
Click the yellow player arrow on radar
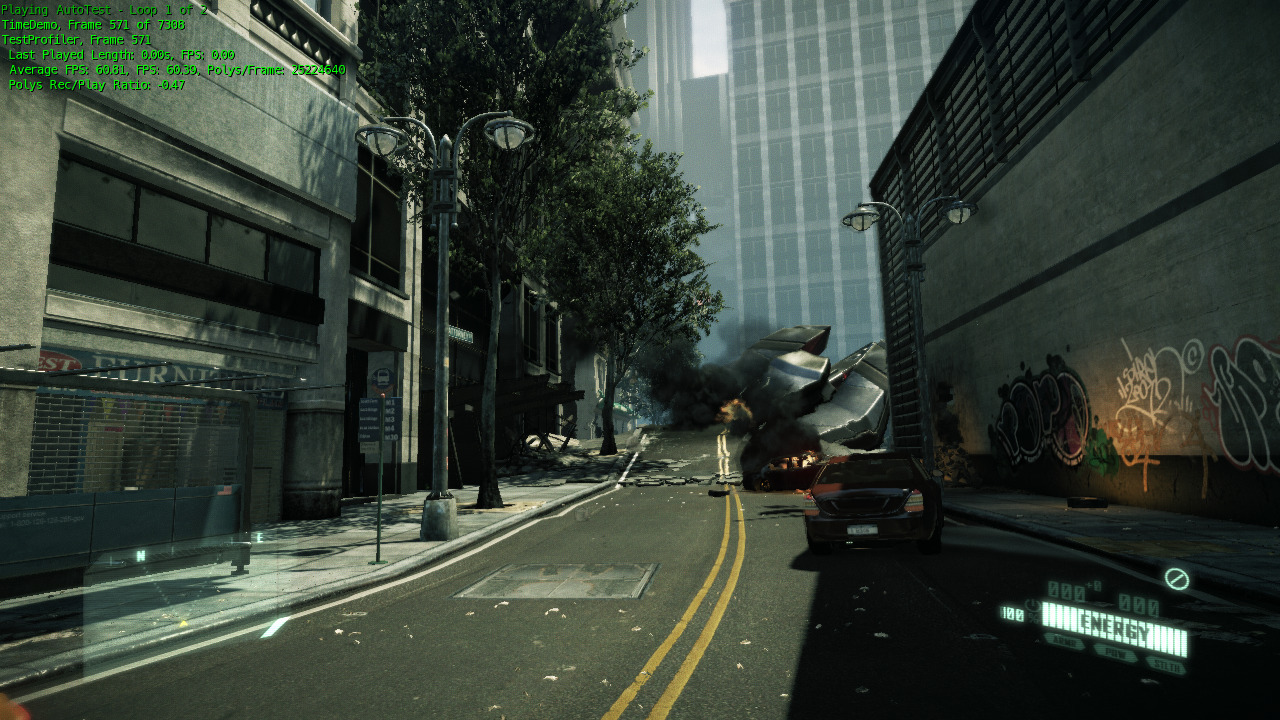pyautogui.click(x=184, y=623)
